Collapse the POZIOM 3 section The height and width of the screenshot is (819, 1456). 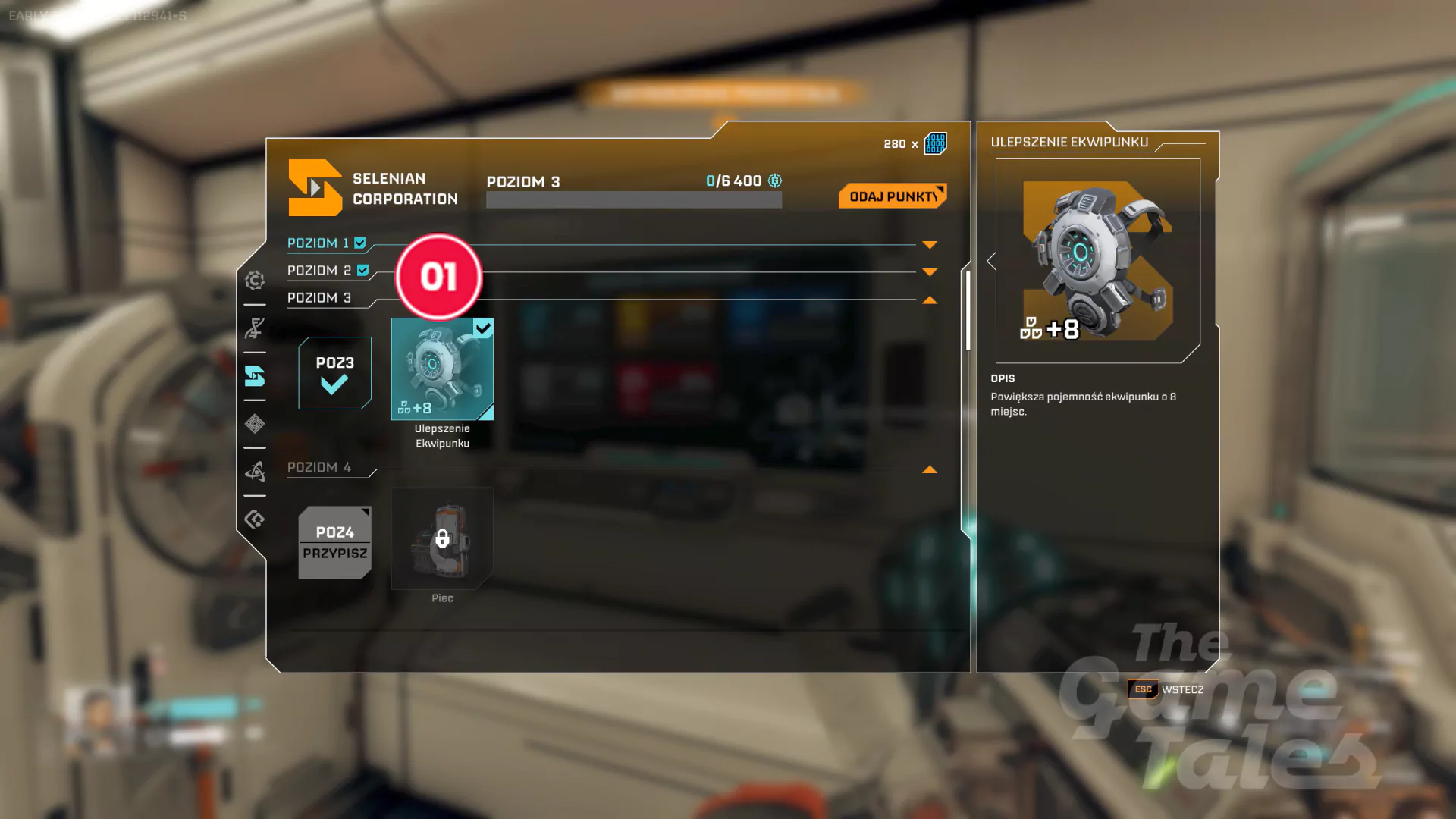930,300
